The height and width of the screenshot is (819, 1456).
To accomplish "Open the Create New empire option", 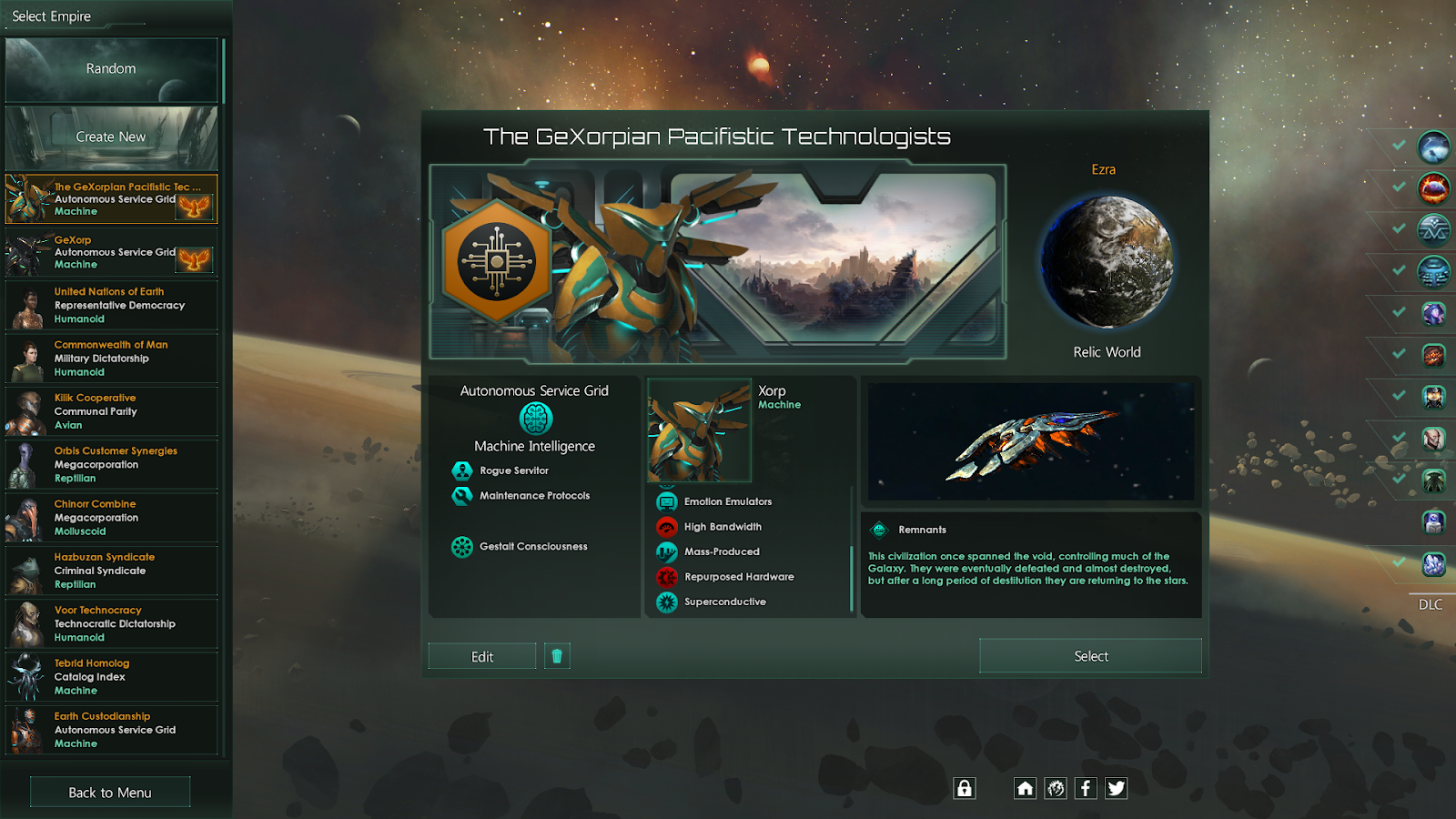I will click(x=111, y=137).
